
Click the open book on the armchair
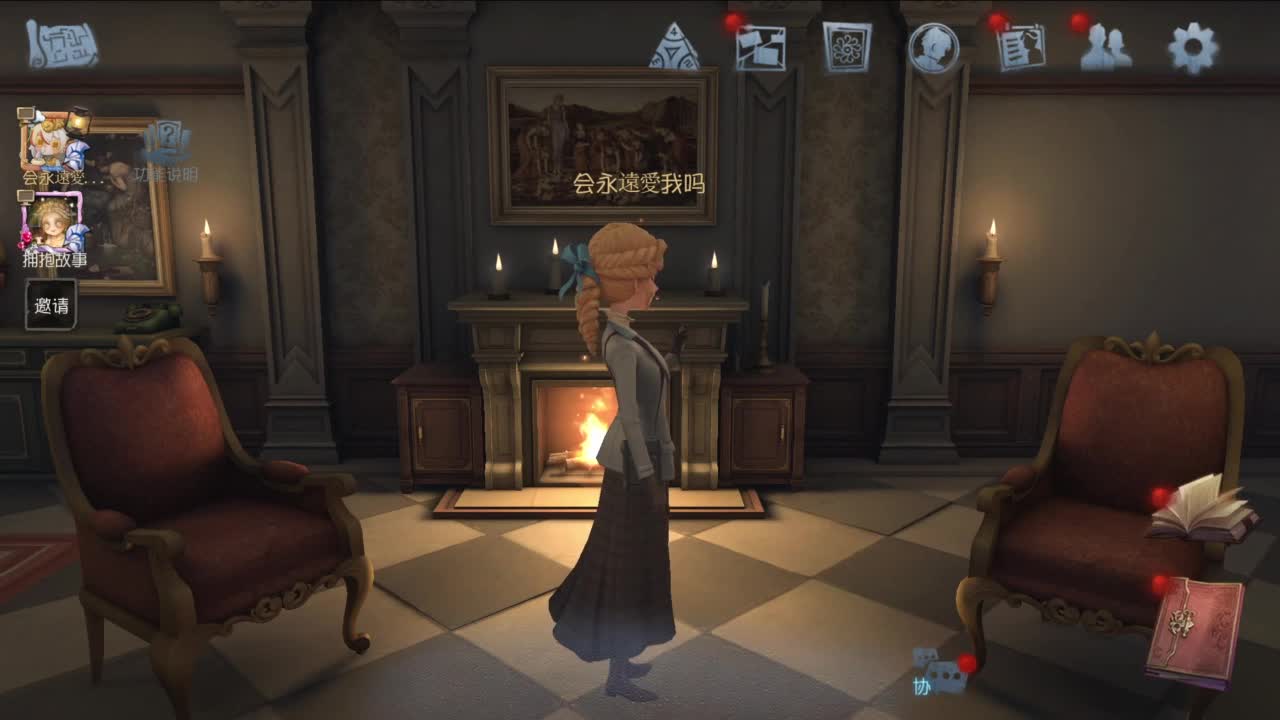coord(1205,510)
